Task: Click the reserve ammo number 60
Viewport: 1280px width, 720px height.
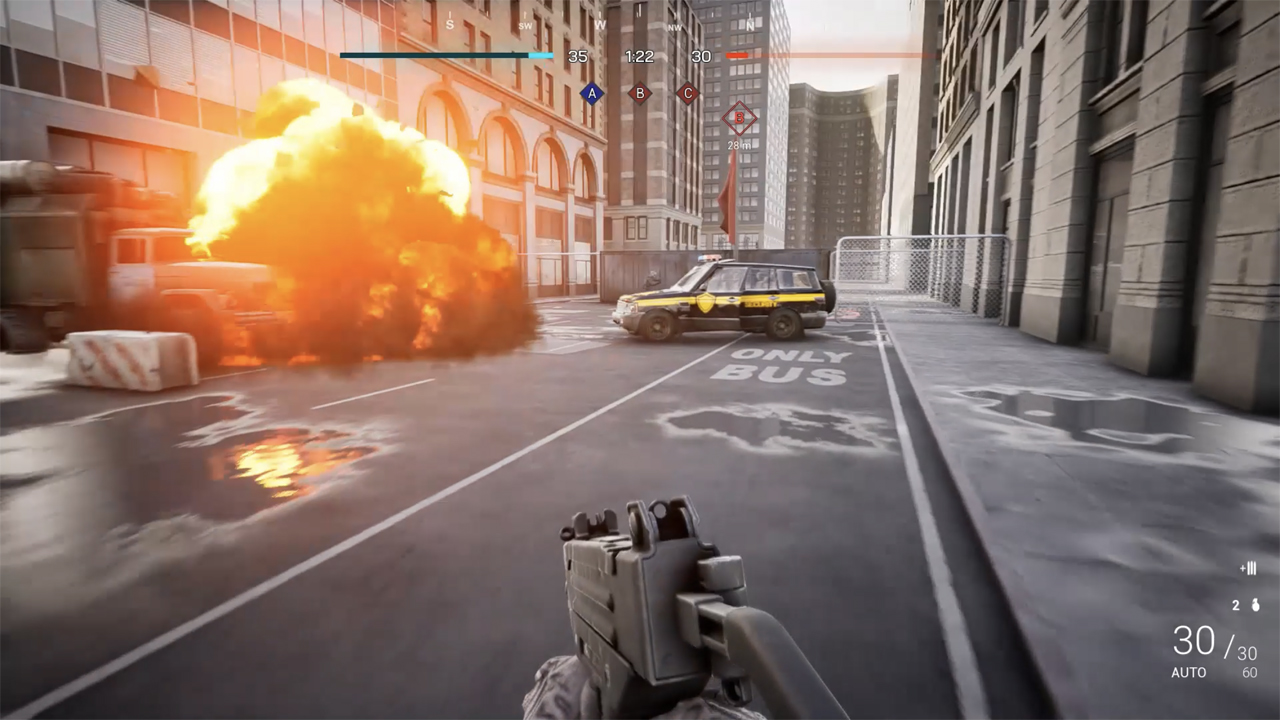Action: coord(1250,672)
